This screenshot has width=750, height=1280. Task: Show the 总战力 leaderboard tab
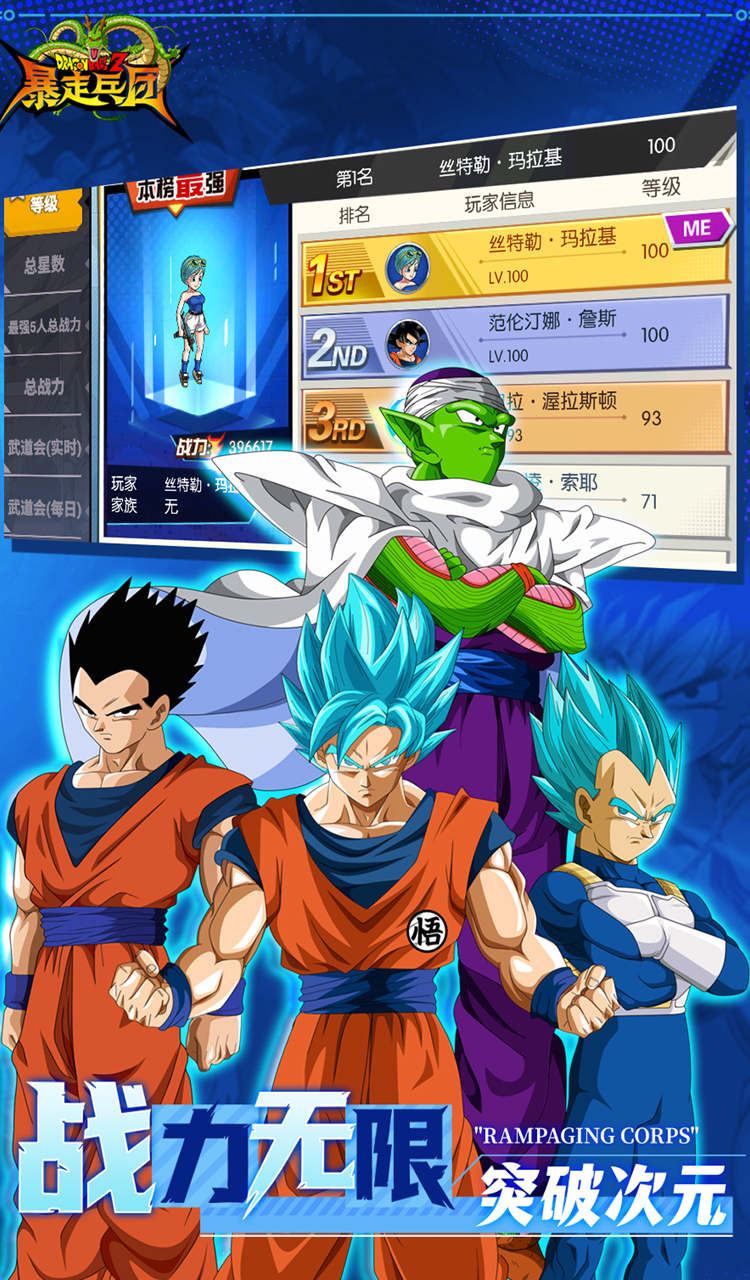click(45, 386)
